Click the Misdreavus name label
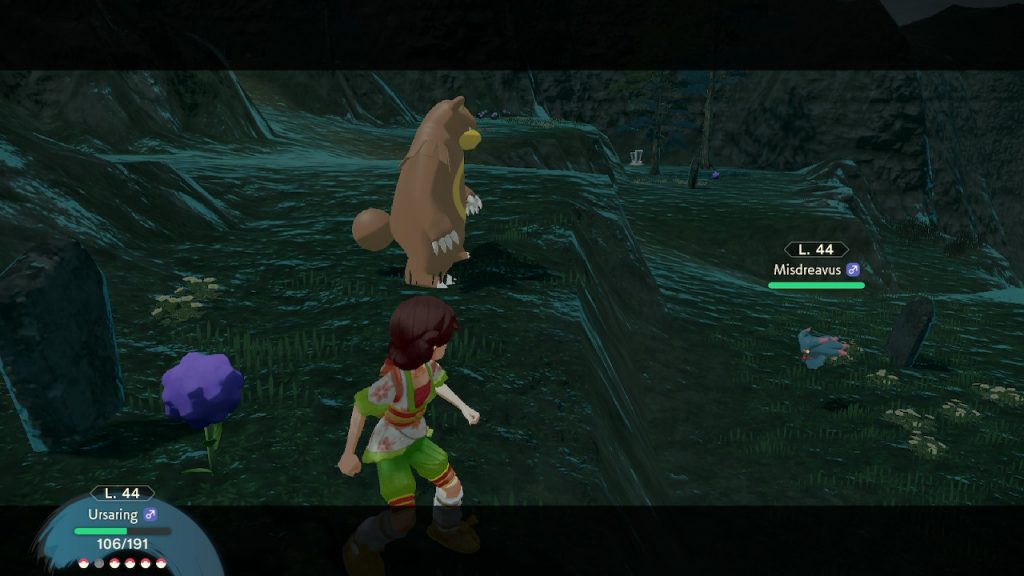Viewport: 1024px width, 576px height. click(x=808, y=269)
